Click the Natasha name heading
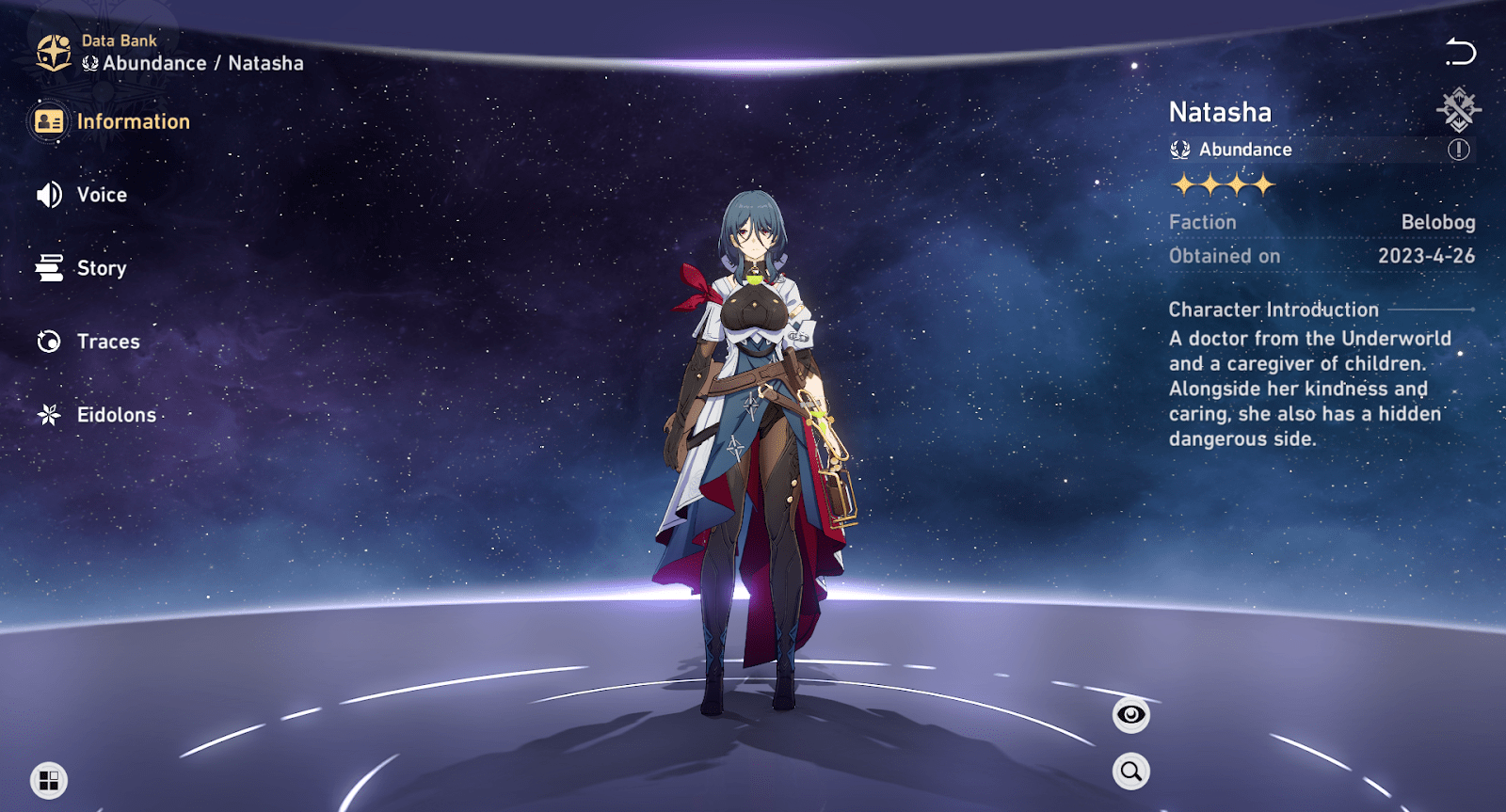Image resolution: width=1506 pixels, height=812 pixels. pyautogui.click(x=1219, y=112)
